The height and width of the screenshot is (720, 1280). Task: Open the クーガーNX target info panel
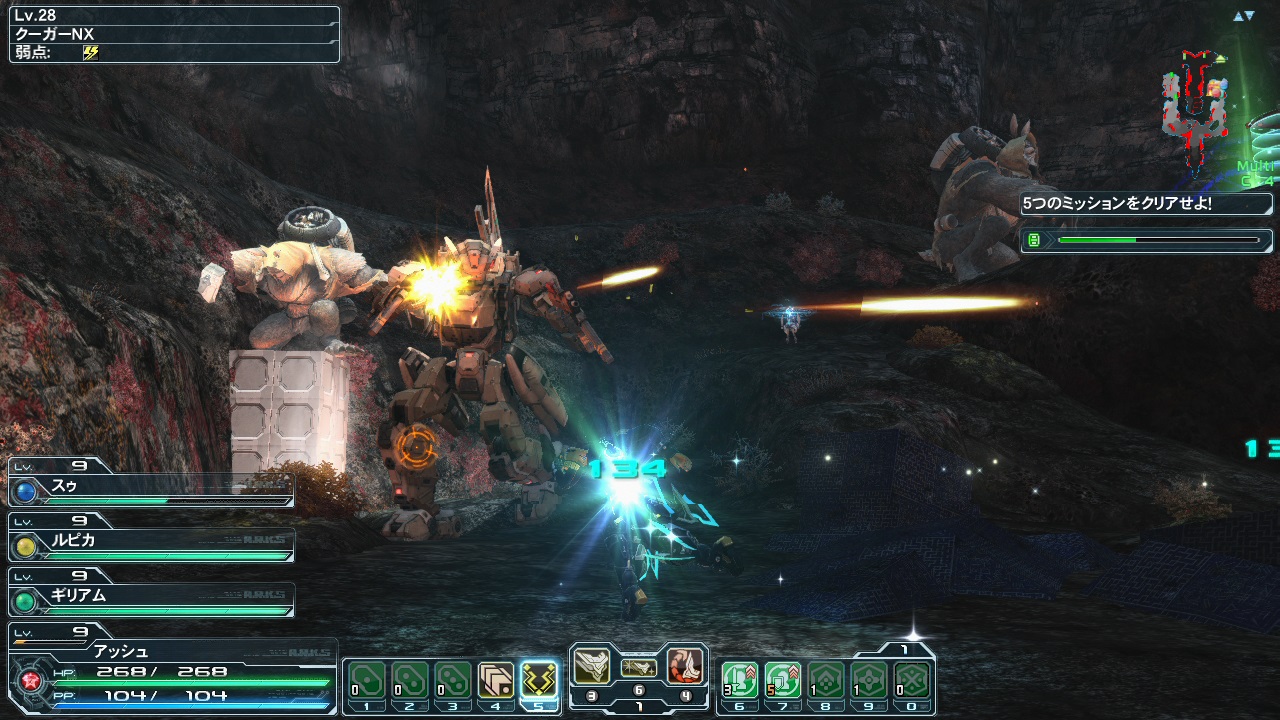pyautogui.click(x=174, y=34)
